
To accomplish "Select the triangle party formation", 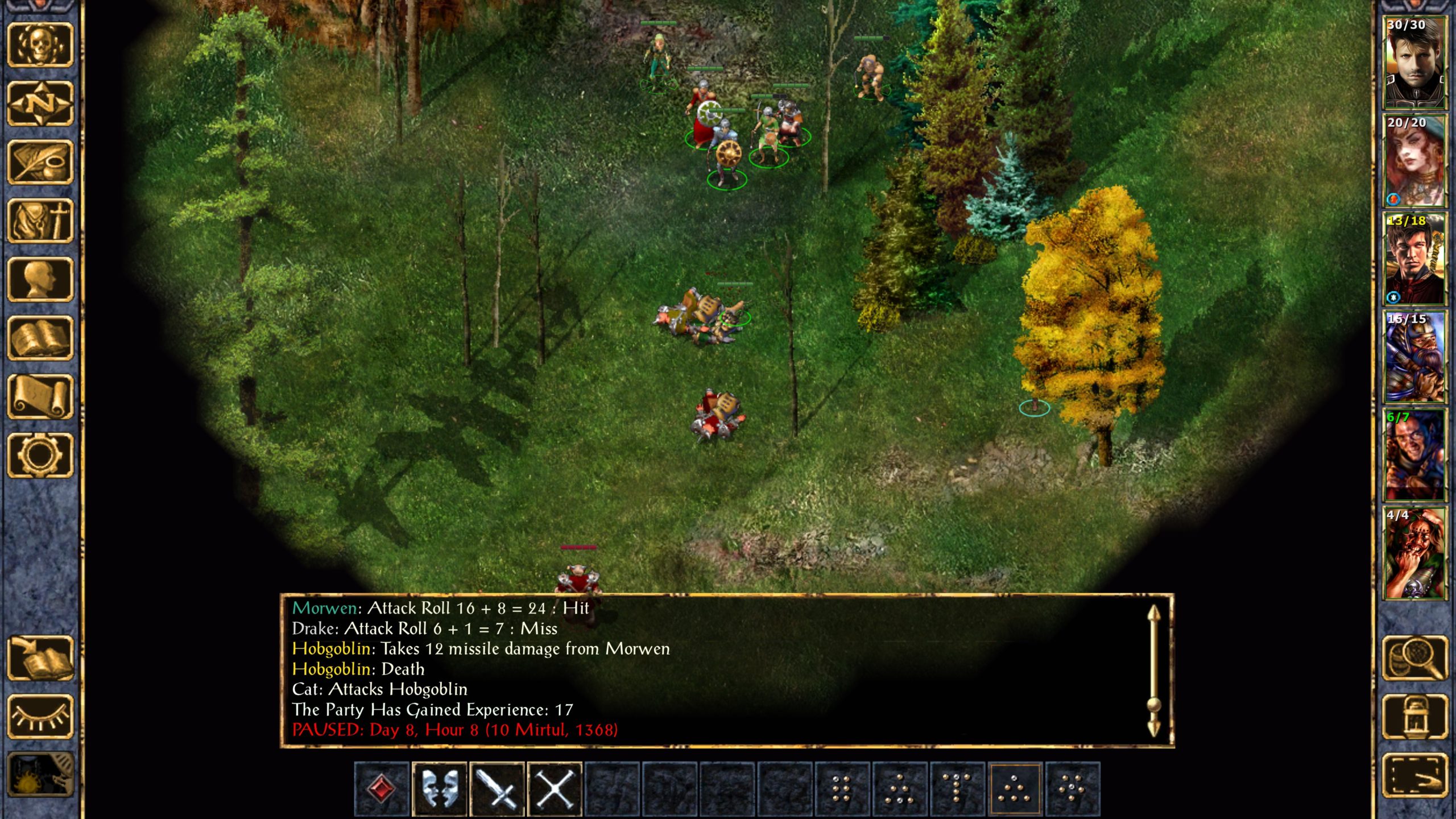I will click(x=1014, y=789).
